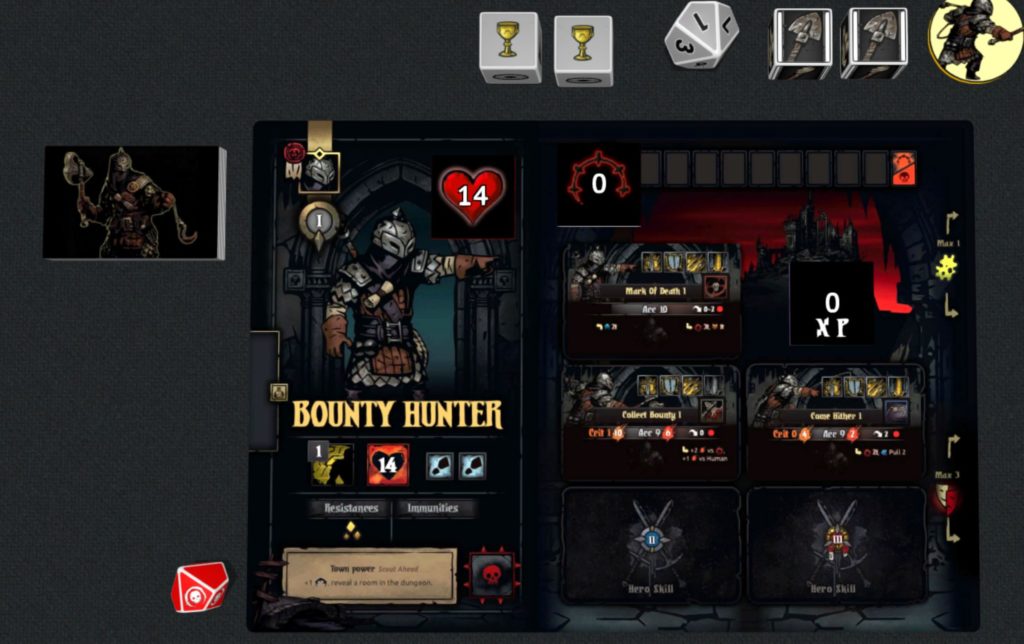
Task: Click the round Bounty Hunter hero token
Action: coord(975,38)
